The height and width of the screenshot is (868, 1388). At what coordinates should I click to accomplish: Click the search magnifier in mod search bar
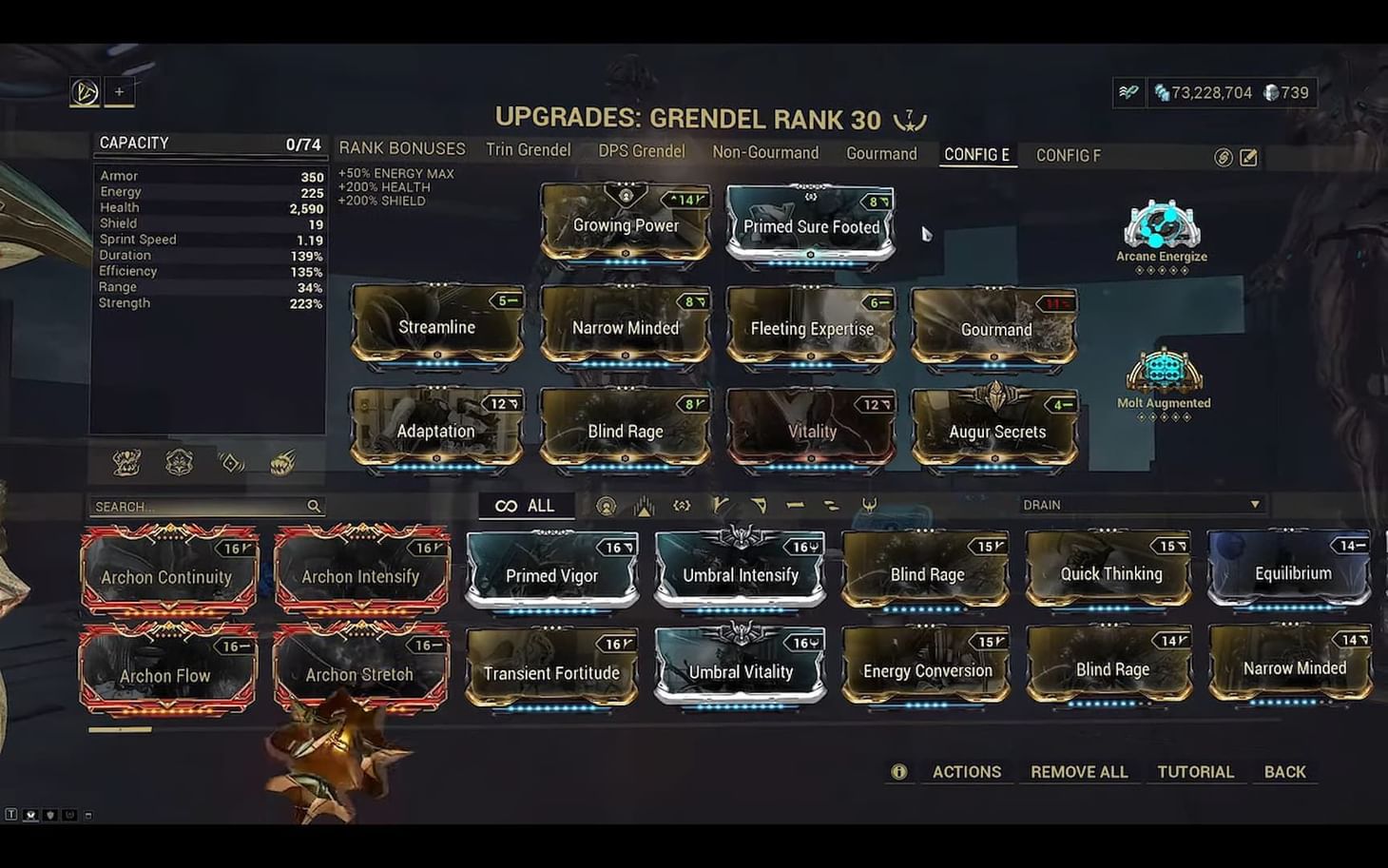click(315, 506)
